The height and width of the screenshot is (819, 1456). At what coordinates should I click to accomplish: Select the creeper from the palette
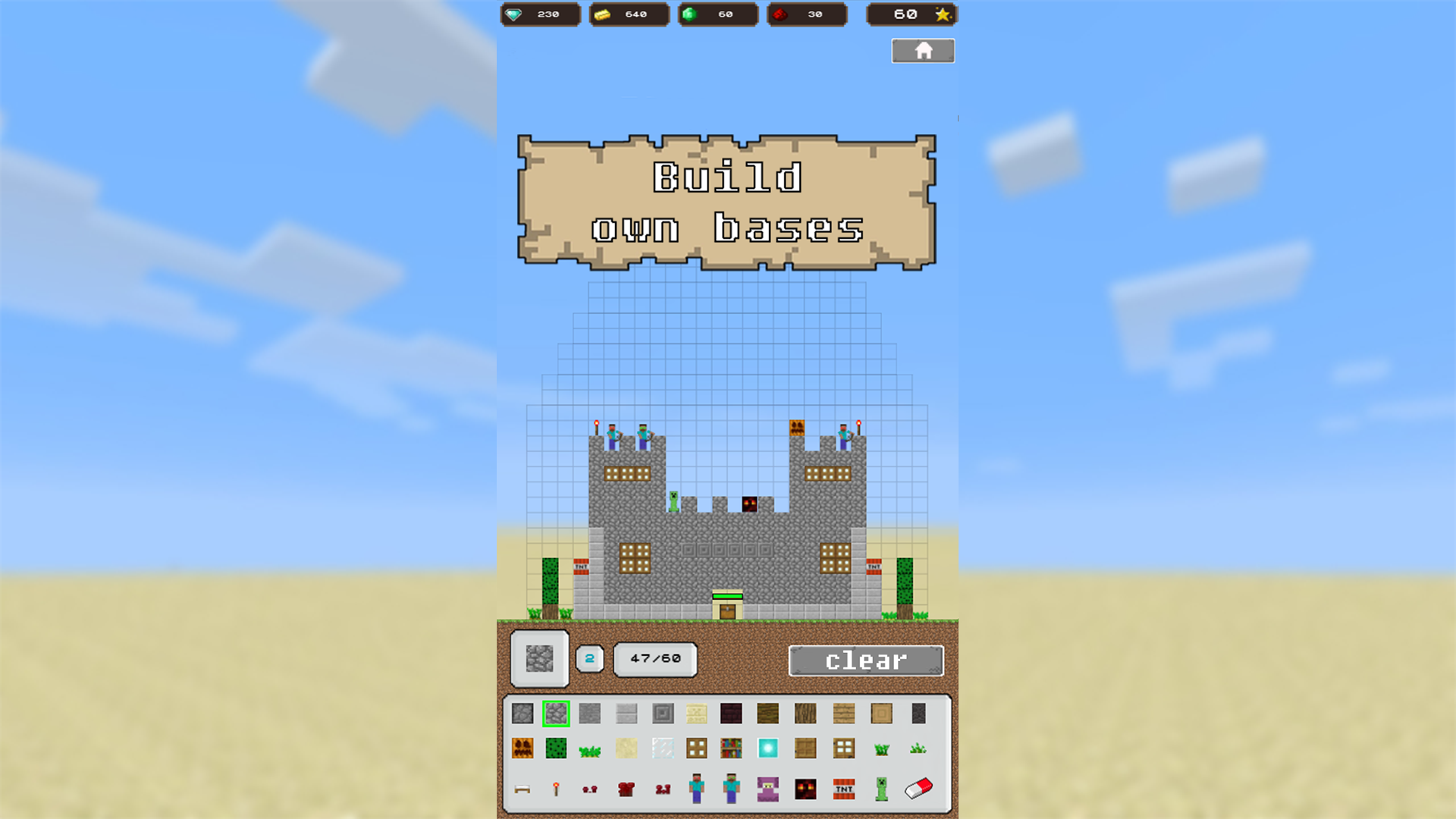(x=880, y=789)
